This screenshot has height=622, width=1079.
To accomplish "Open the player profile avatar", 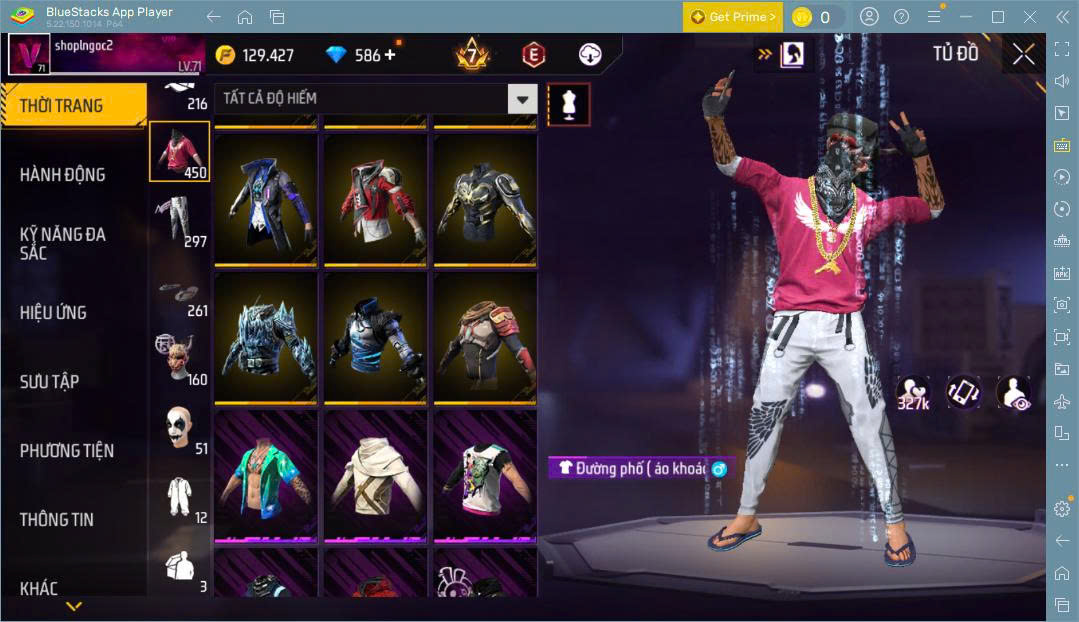I will (29, 54).
